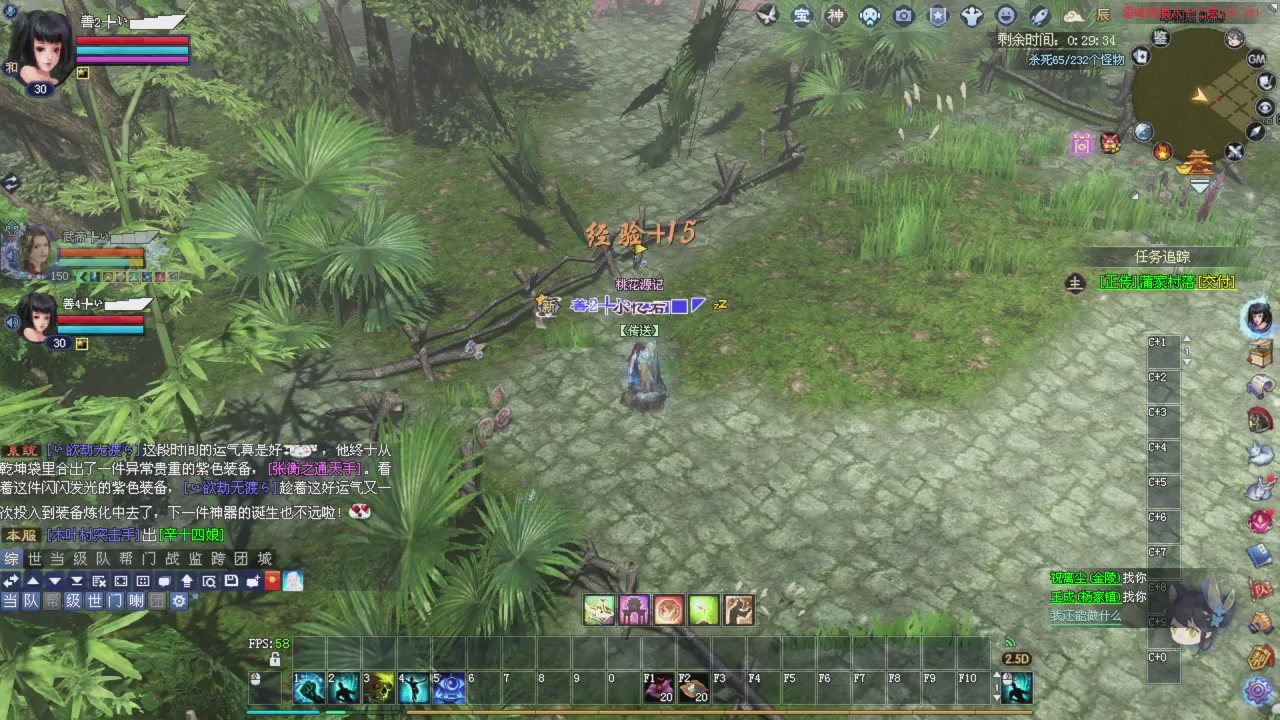This screenshot has width=1280, height=720.
Task: Open the red envelope icon in chat toolbar
Action: point(272,581)
